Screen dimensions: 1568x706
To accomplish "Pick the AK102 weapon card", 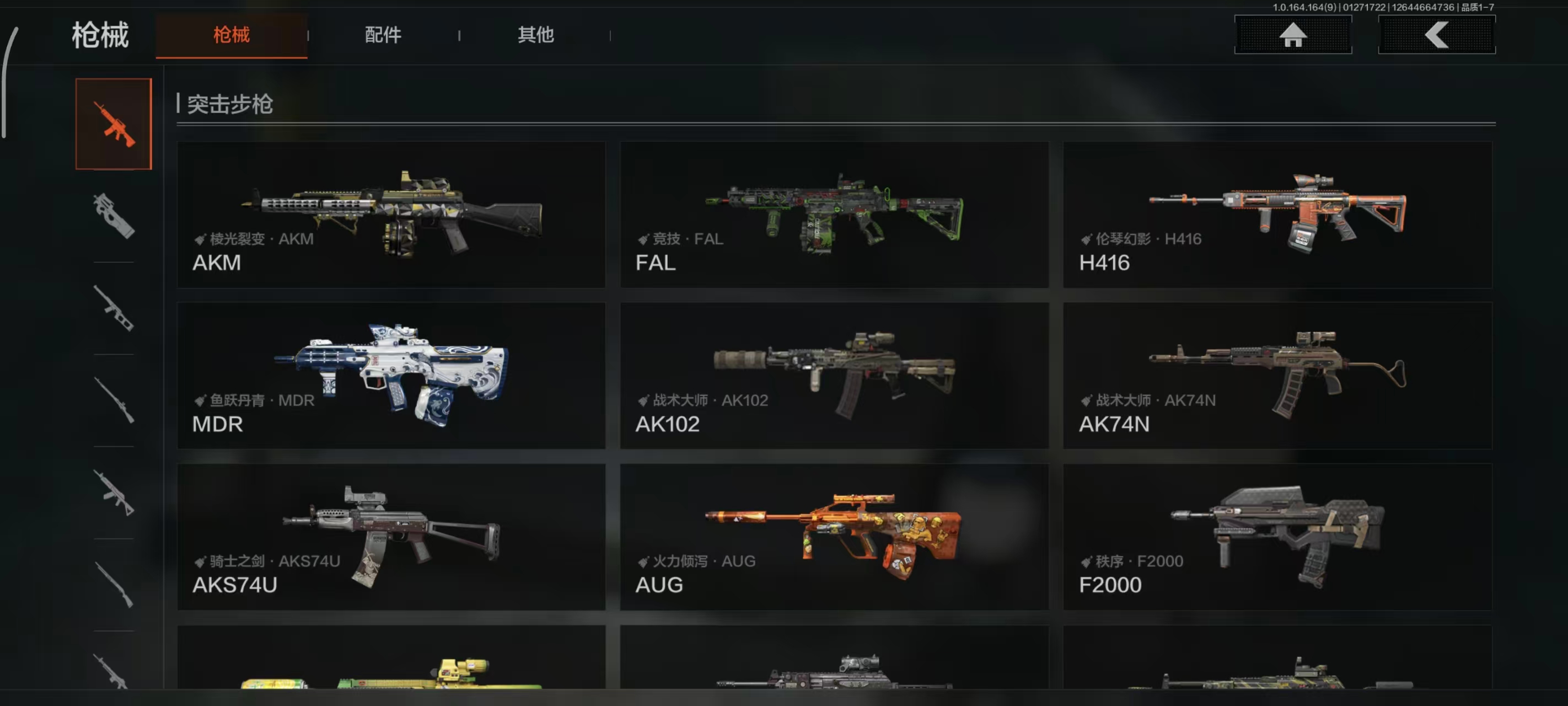I will tap(834, 376).
